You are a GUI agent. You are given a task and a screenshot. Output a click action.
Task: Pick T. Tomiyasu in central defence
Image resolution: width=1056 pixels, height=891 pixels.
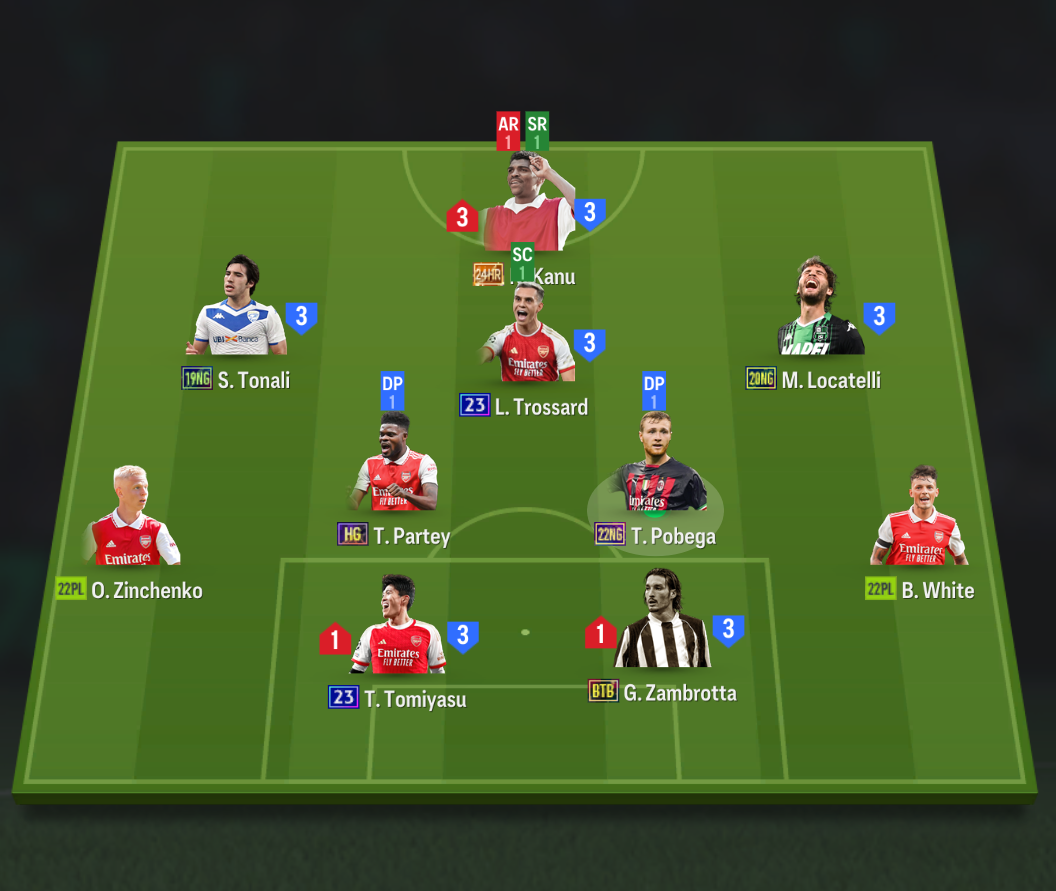pyautogui.click(x=398, y=630)
